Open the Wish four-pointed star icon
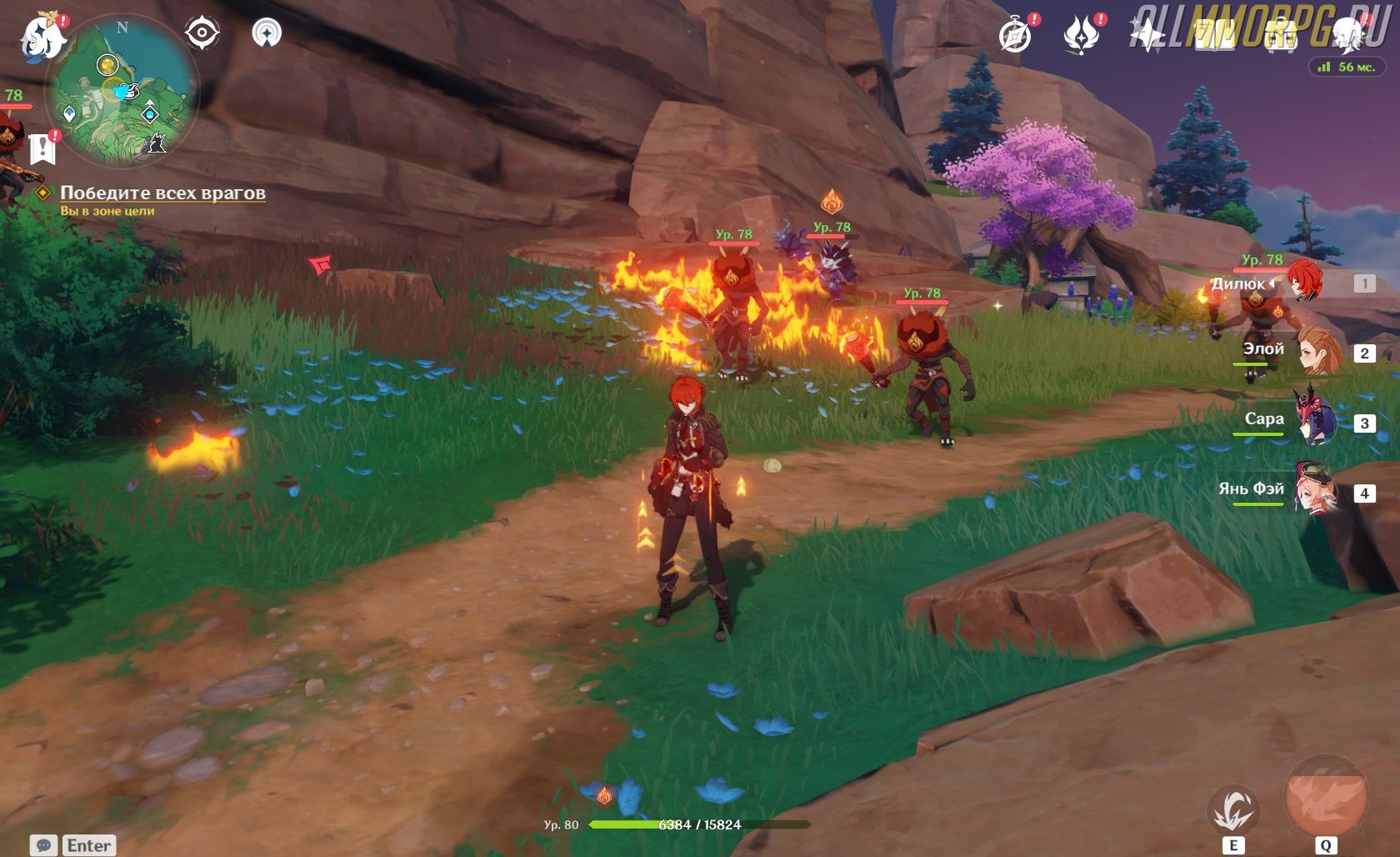 (1147, 35)
